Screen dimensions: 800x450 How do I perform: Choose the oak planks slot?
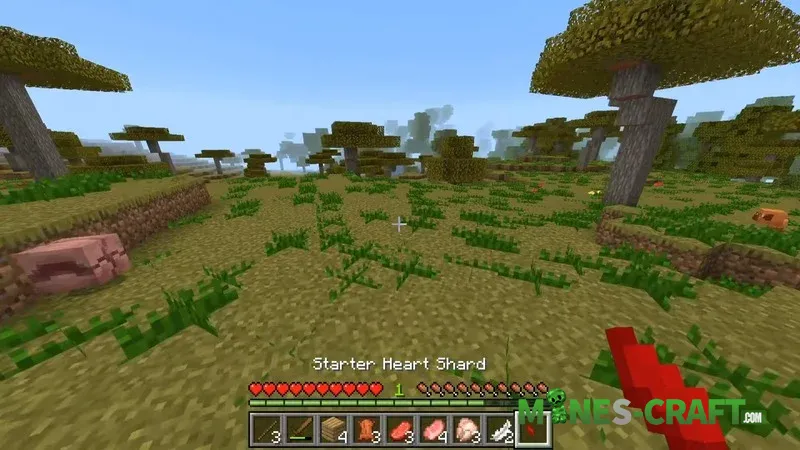pyautogui.click(x=333, y=429)
